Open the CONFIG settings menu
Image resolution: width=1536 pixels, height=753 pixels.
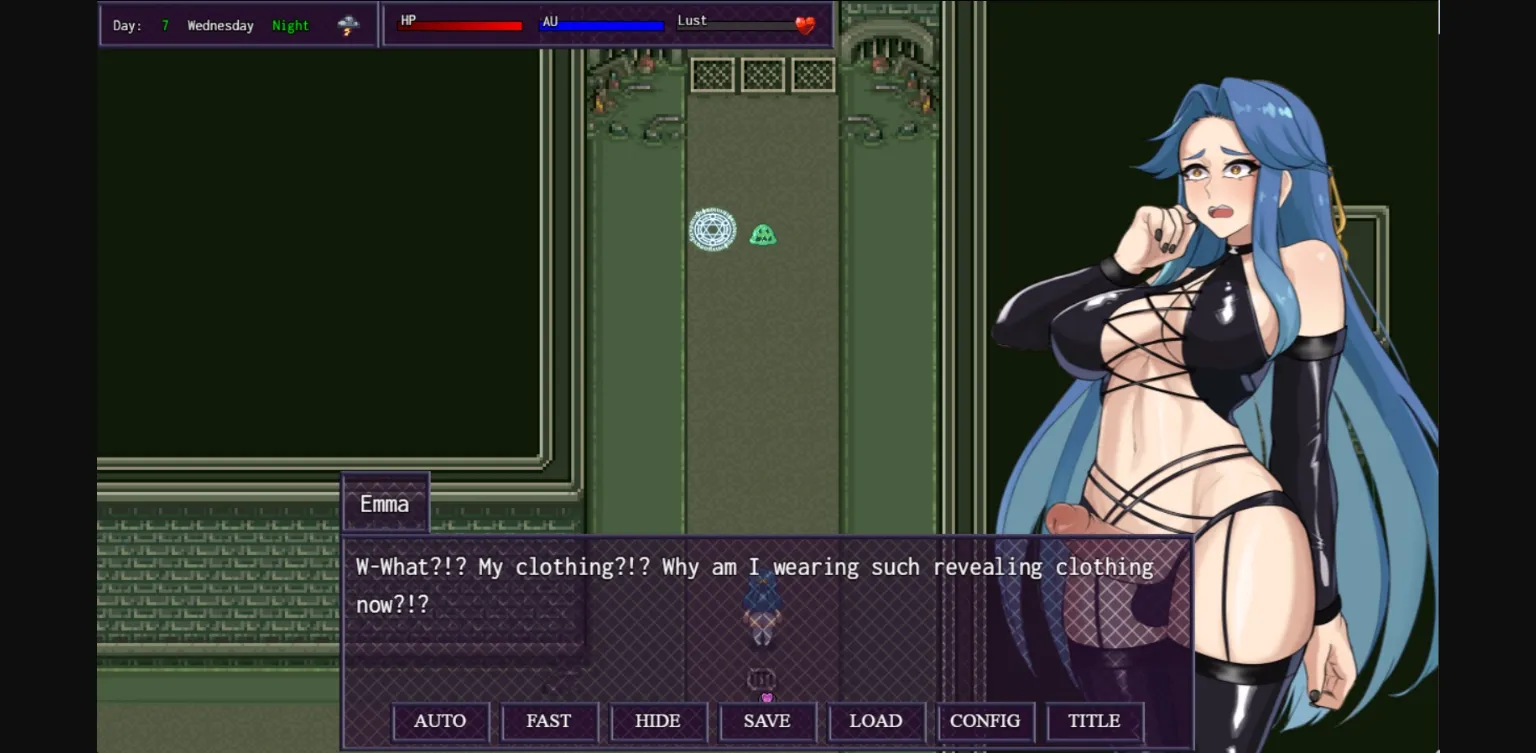click(985, 721)
